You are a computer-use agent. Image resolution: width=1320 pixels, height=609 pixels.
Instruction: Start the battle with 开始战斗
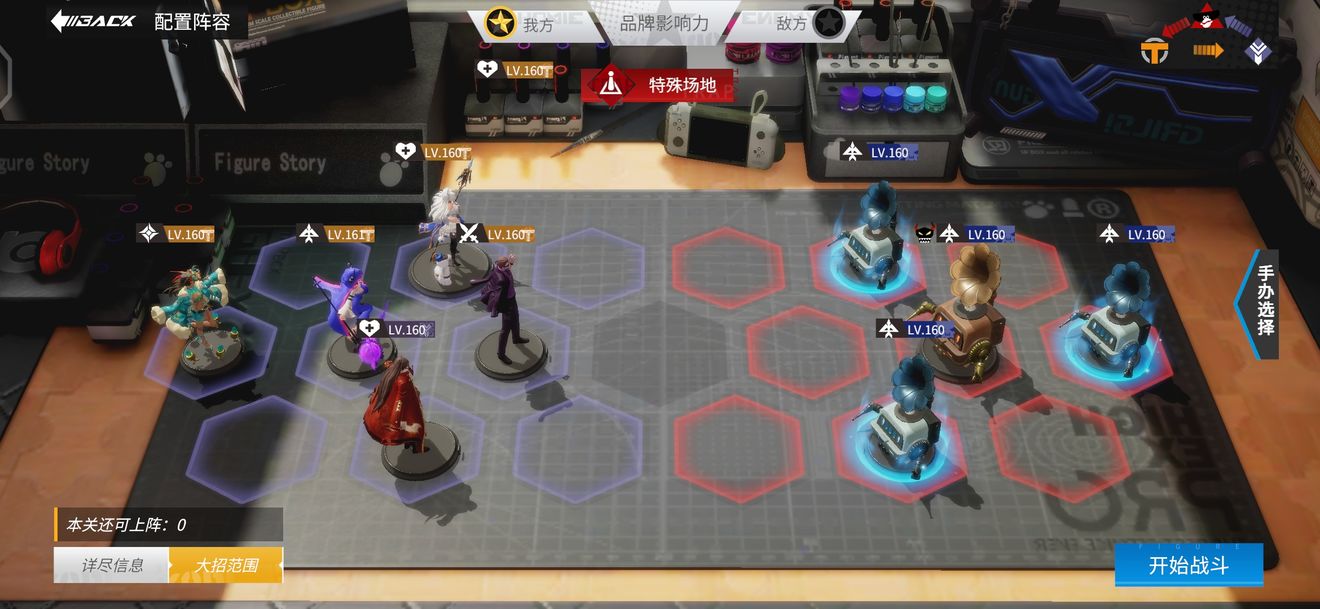(x=1188, y=565)
